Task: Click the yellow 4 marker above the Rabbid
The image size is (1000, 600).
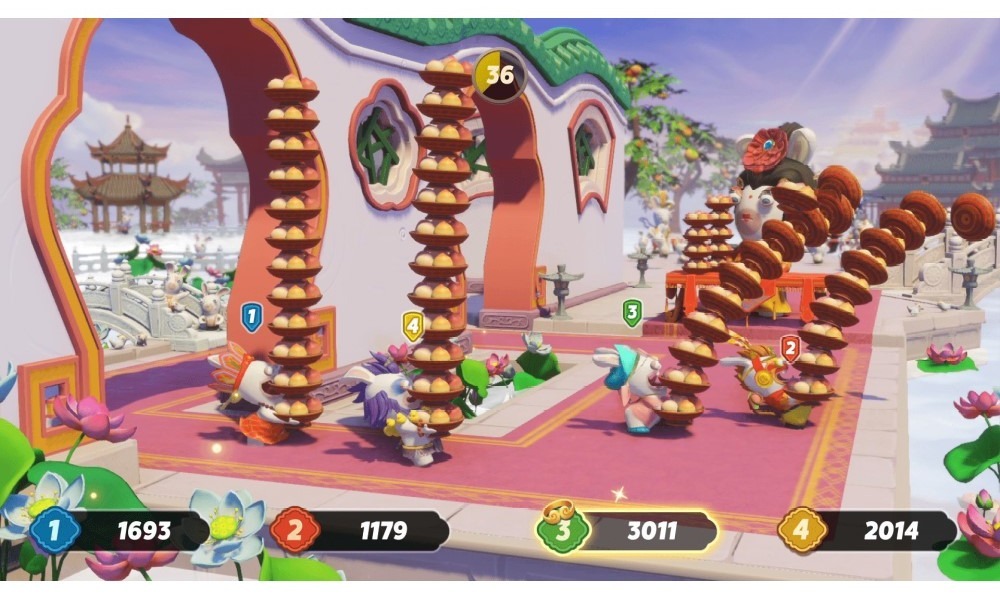Action: [412, 326]
